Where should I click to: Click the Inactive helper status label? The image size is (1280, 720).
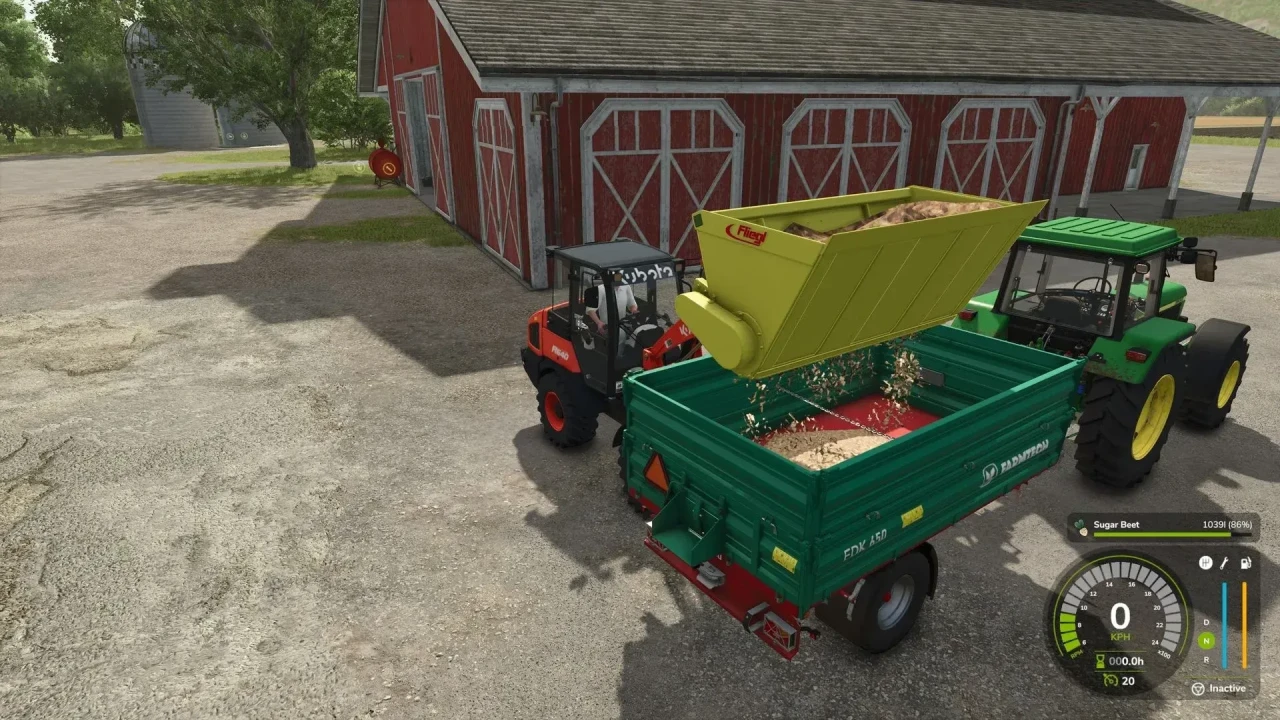point(1227,688)
